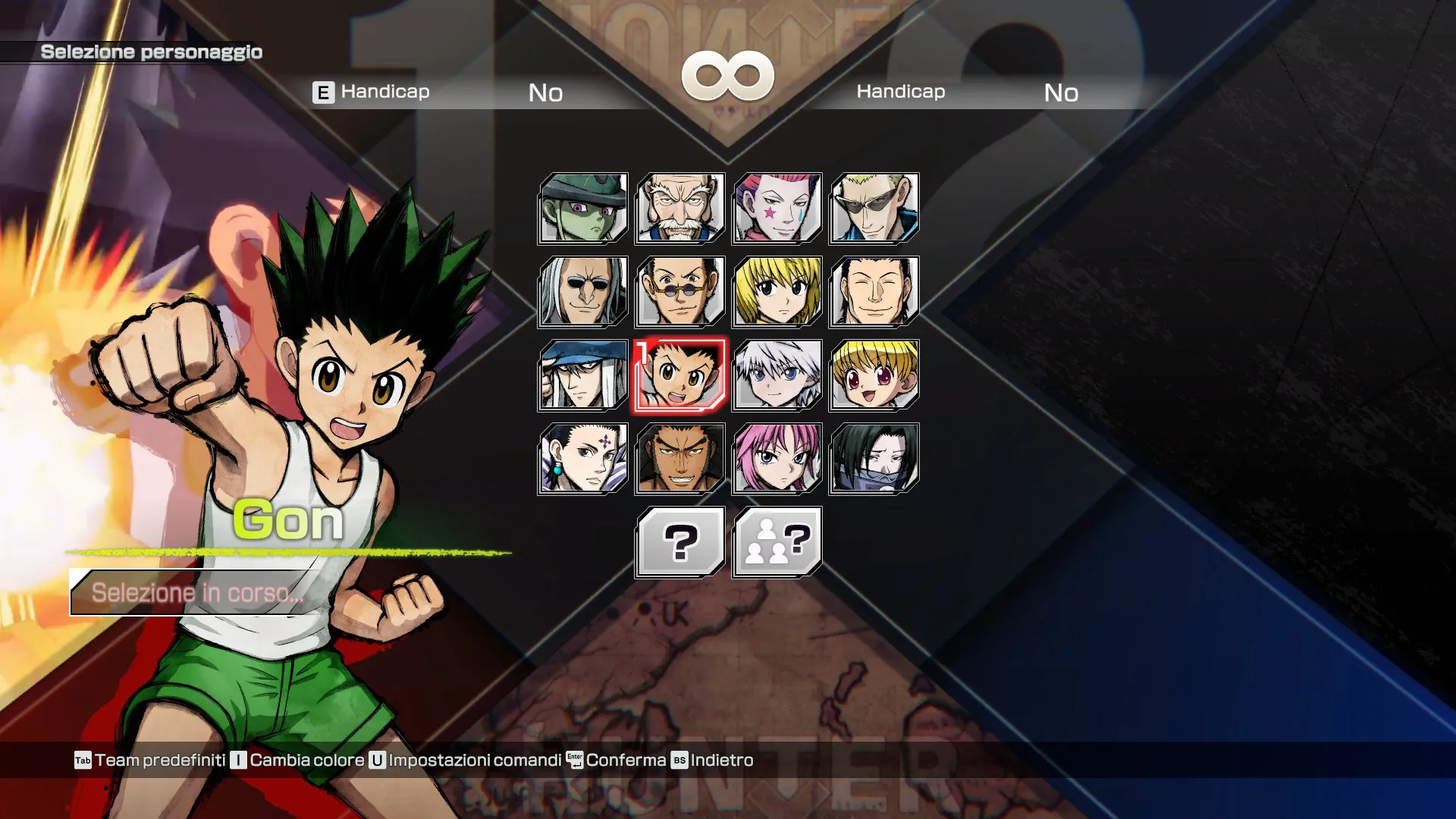Select pink-haired Machi
Screen dimensions: 1456x819
point(777,459)
